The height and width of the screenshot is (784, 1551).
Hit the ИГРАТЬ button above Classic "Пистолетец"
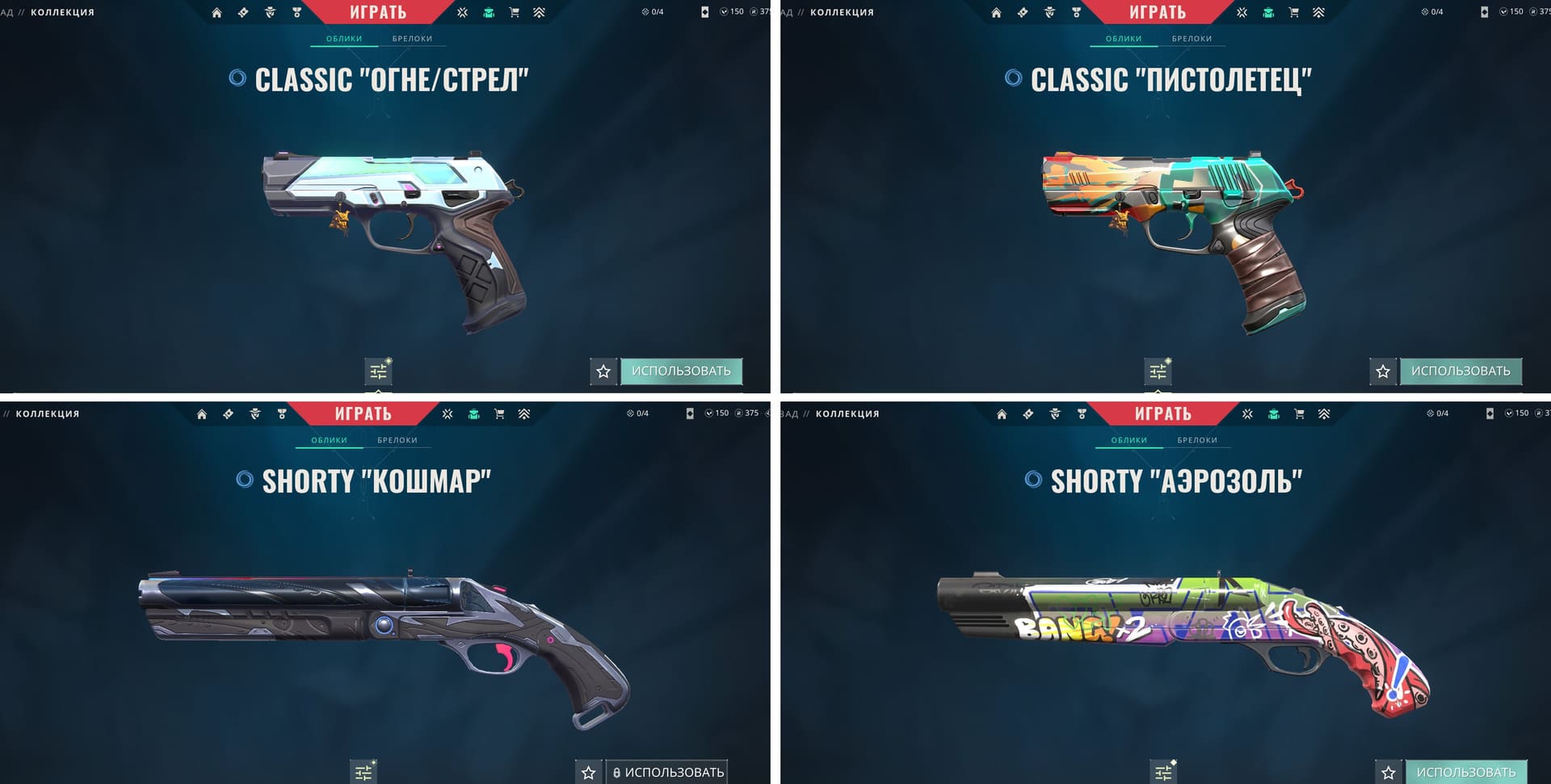1157,12
